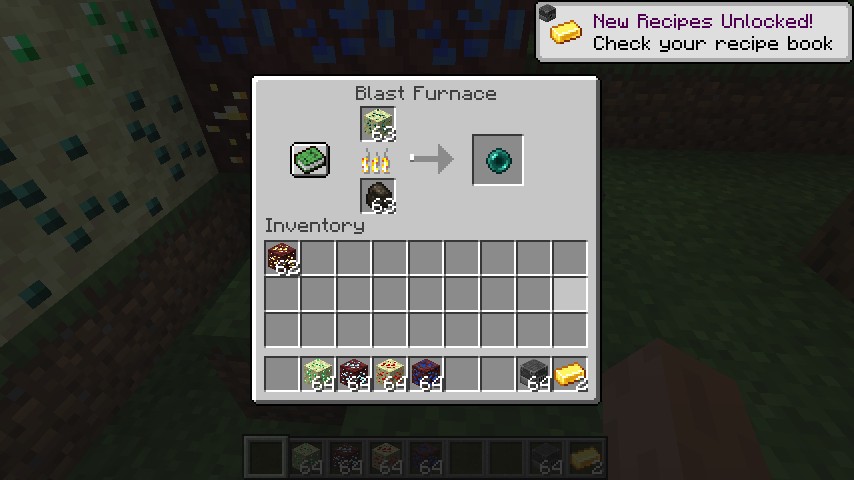Open the green recipe book

[x=310, y=160]
